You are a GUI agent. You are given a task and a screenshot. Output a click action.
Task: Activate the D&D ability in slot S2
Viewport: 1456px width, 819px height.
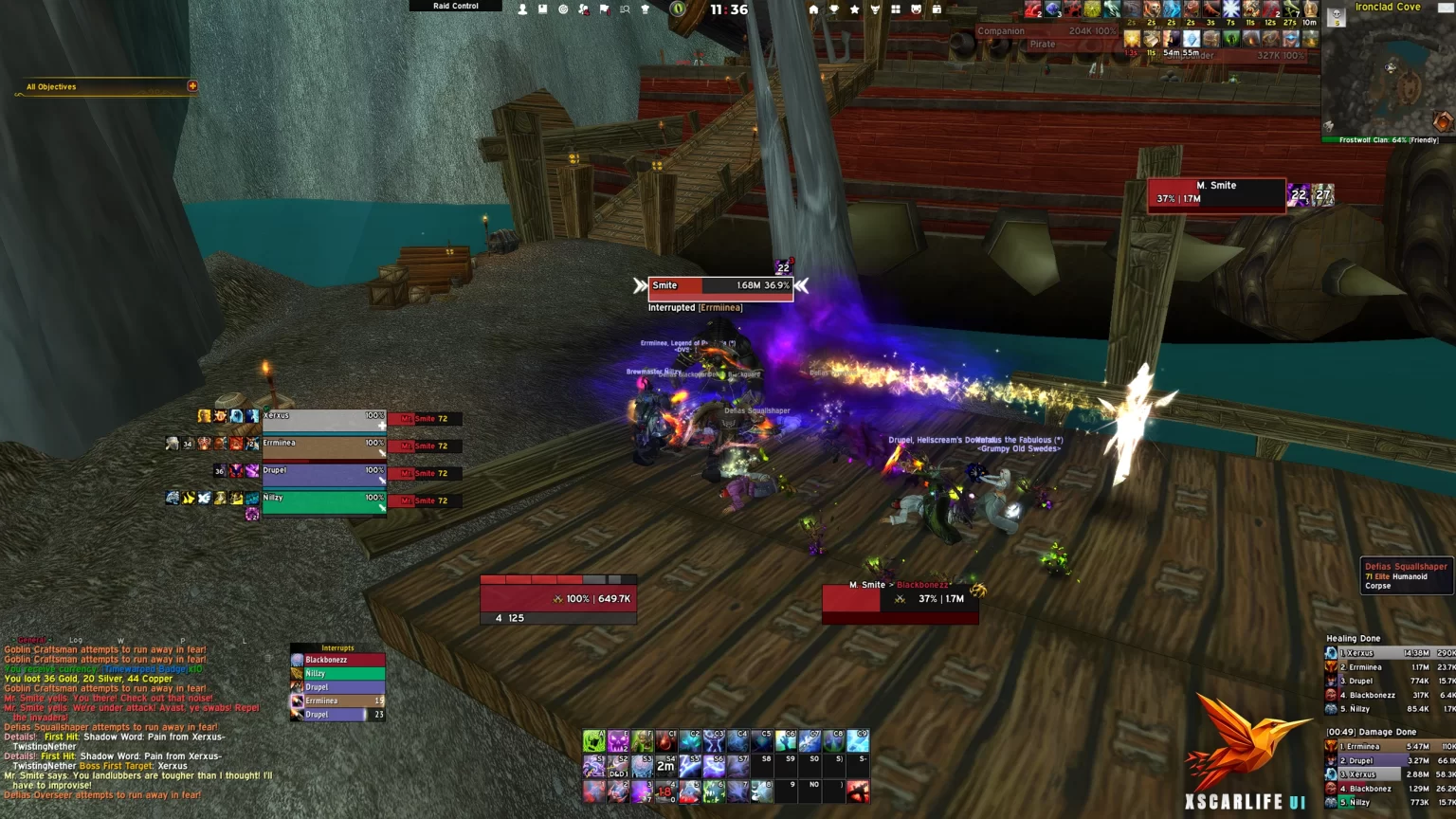619,766
